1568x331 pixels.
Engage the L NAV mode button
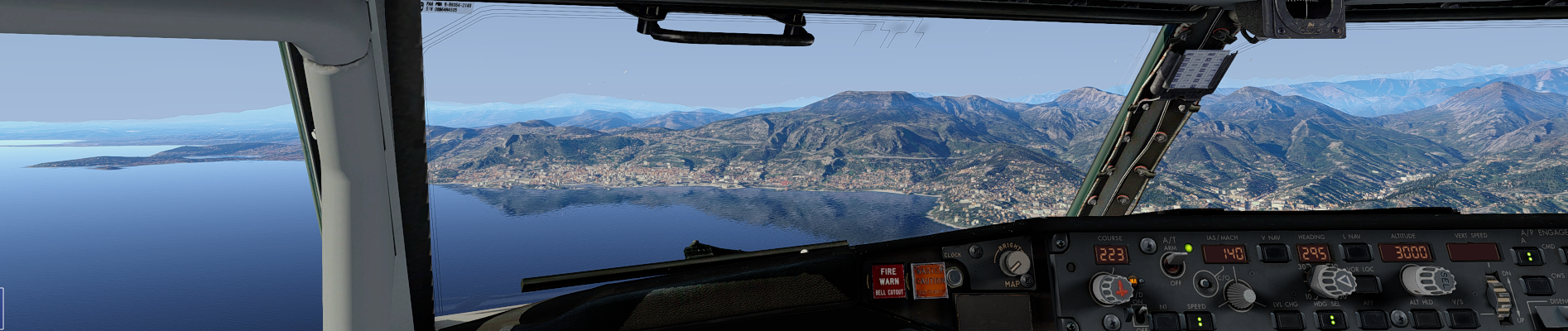(x=1354, y=253)
